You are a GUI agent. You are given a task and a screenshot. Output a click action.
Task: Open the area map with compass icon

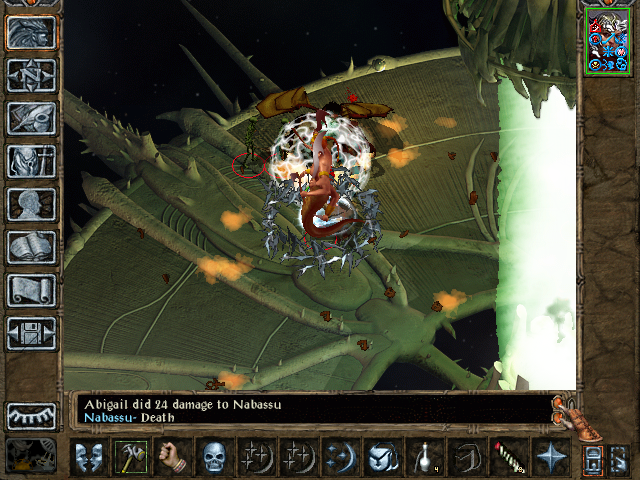[x=31, y=75]
